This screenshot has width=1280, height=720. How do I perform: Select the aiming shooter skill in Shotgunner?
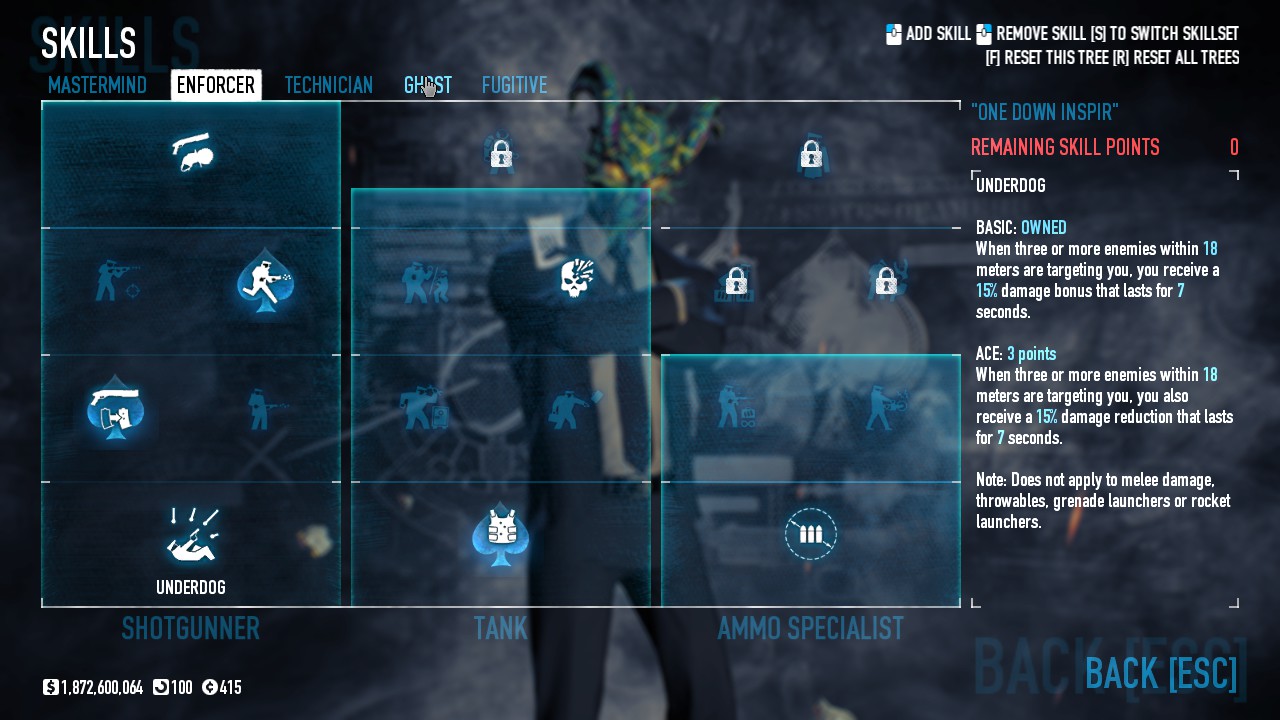tap(116, 280)
